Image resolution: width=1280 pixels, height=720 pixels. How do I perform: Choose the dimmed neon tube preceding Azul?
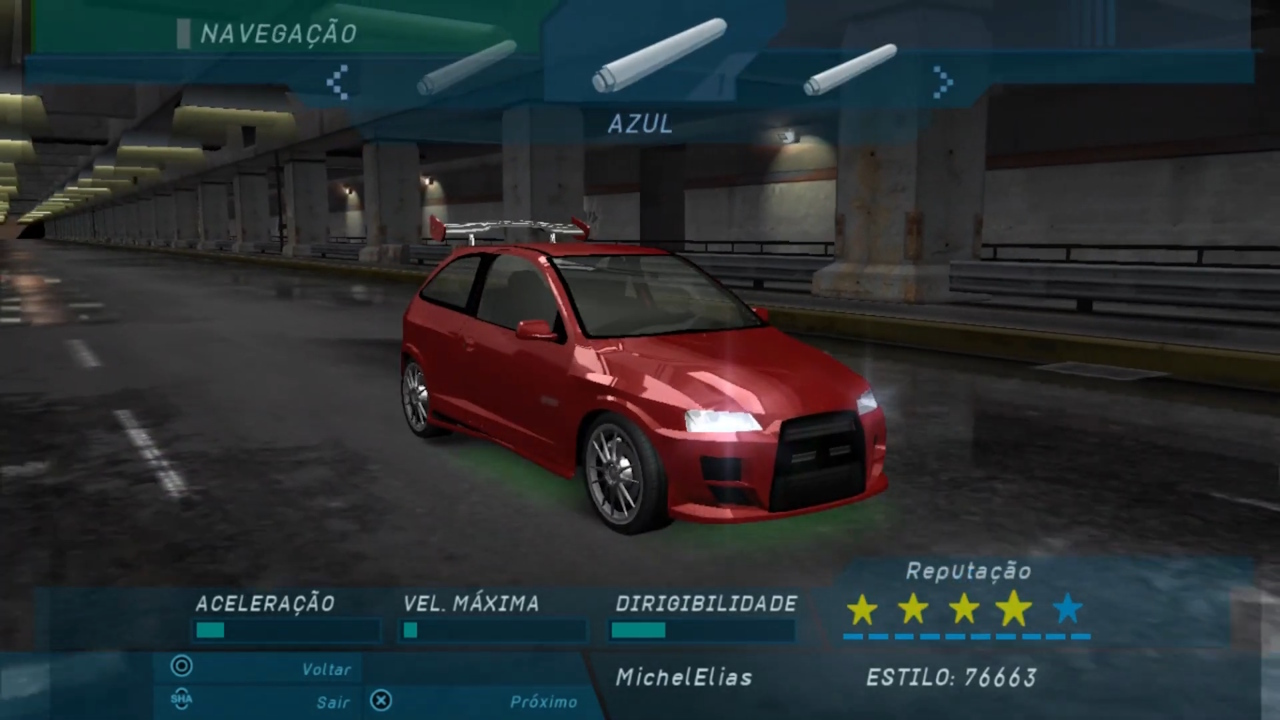(x=467, y=68)
